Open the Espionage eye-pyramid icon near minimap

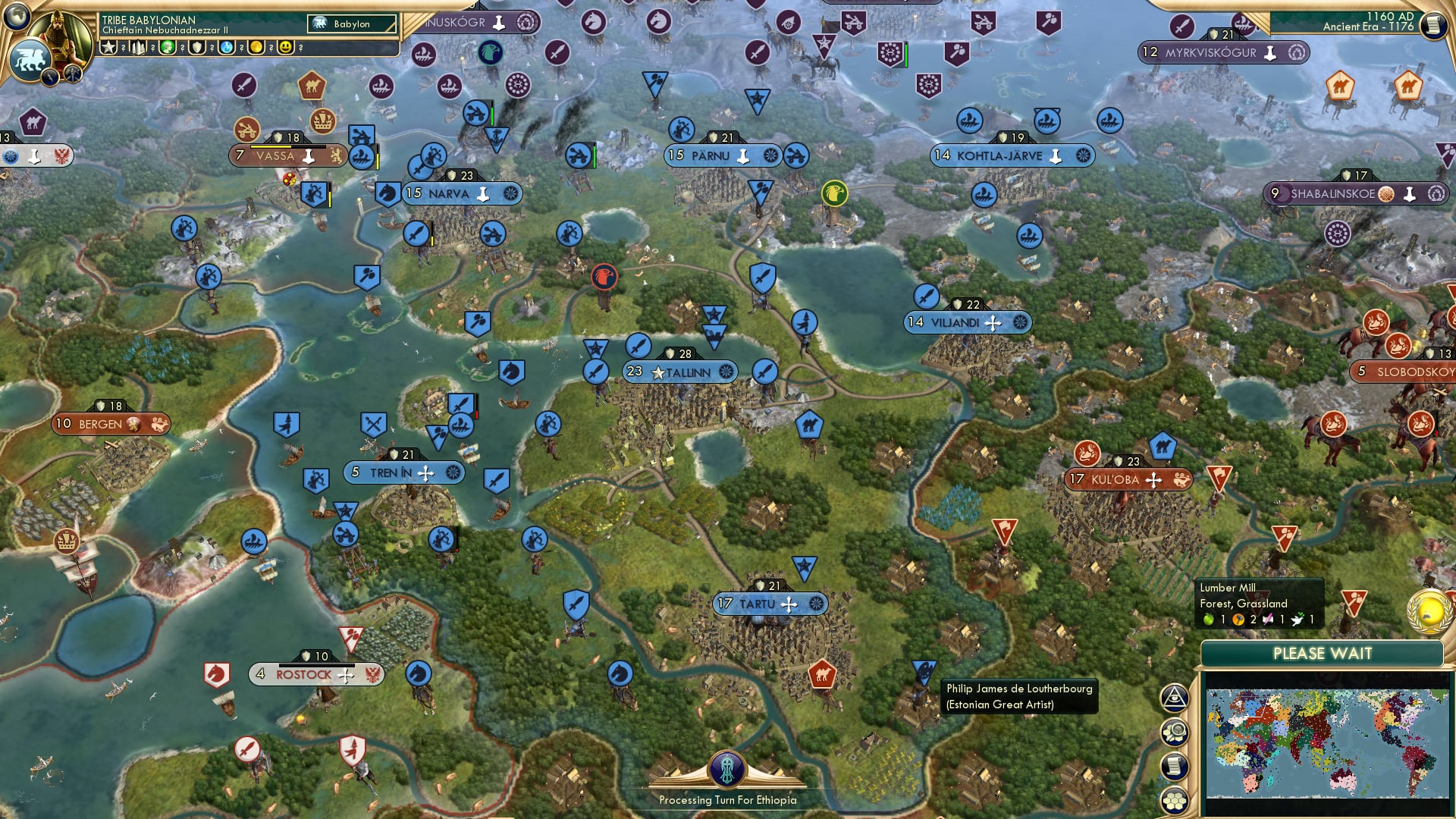1174,698
